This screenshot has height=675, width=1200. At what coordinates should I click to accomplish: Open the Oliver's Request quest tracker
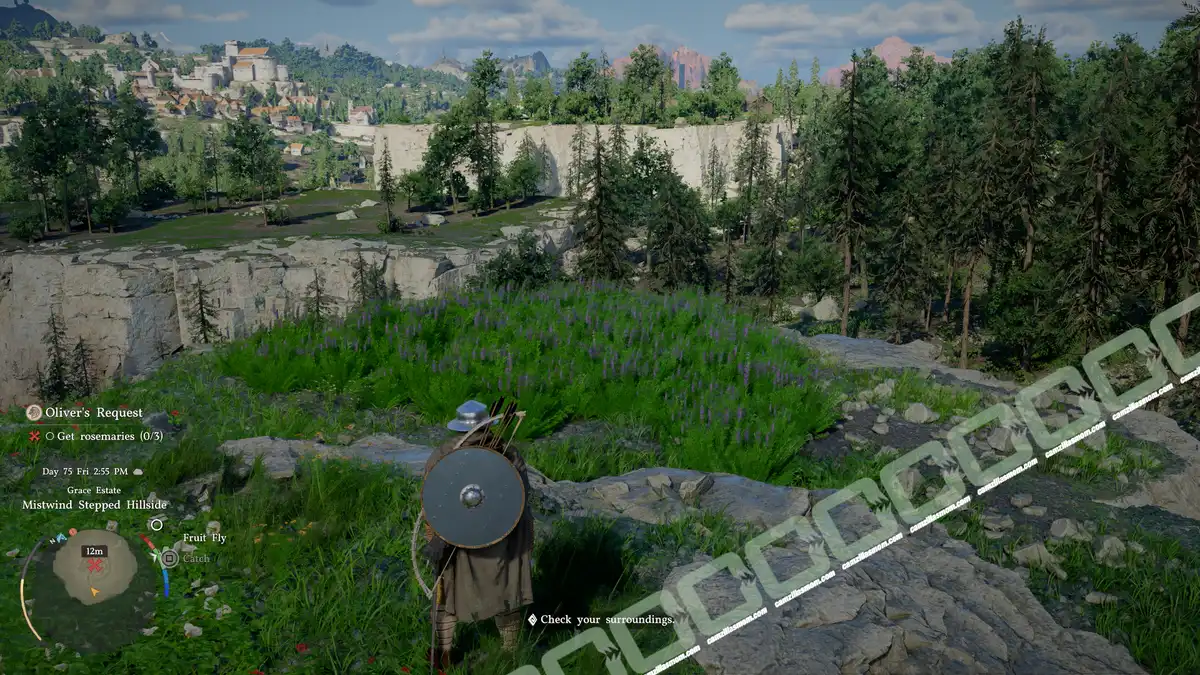click(94, 413)
